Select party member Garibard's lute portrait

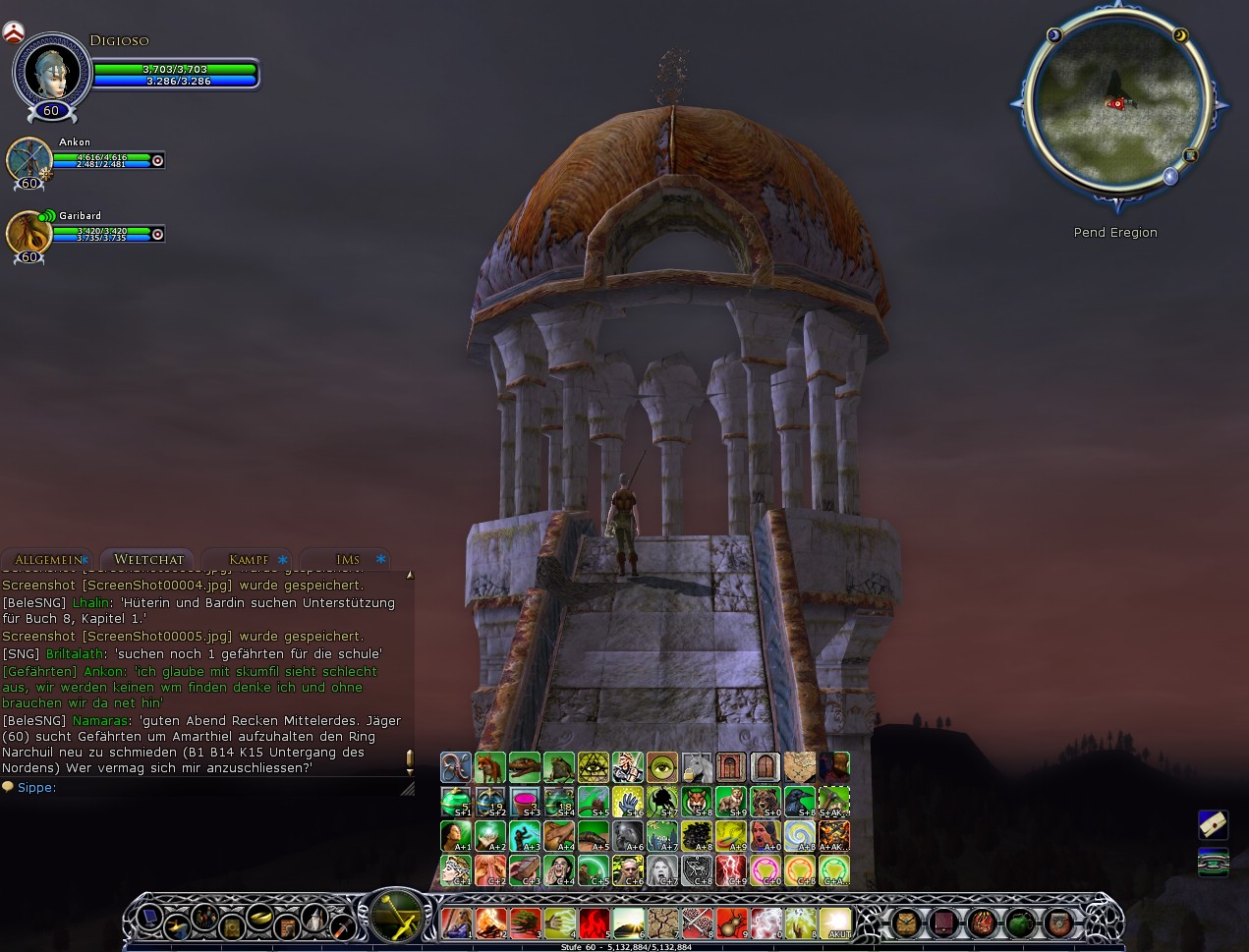coord(28,232)
